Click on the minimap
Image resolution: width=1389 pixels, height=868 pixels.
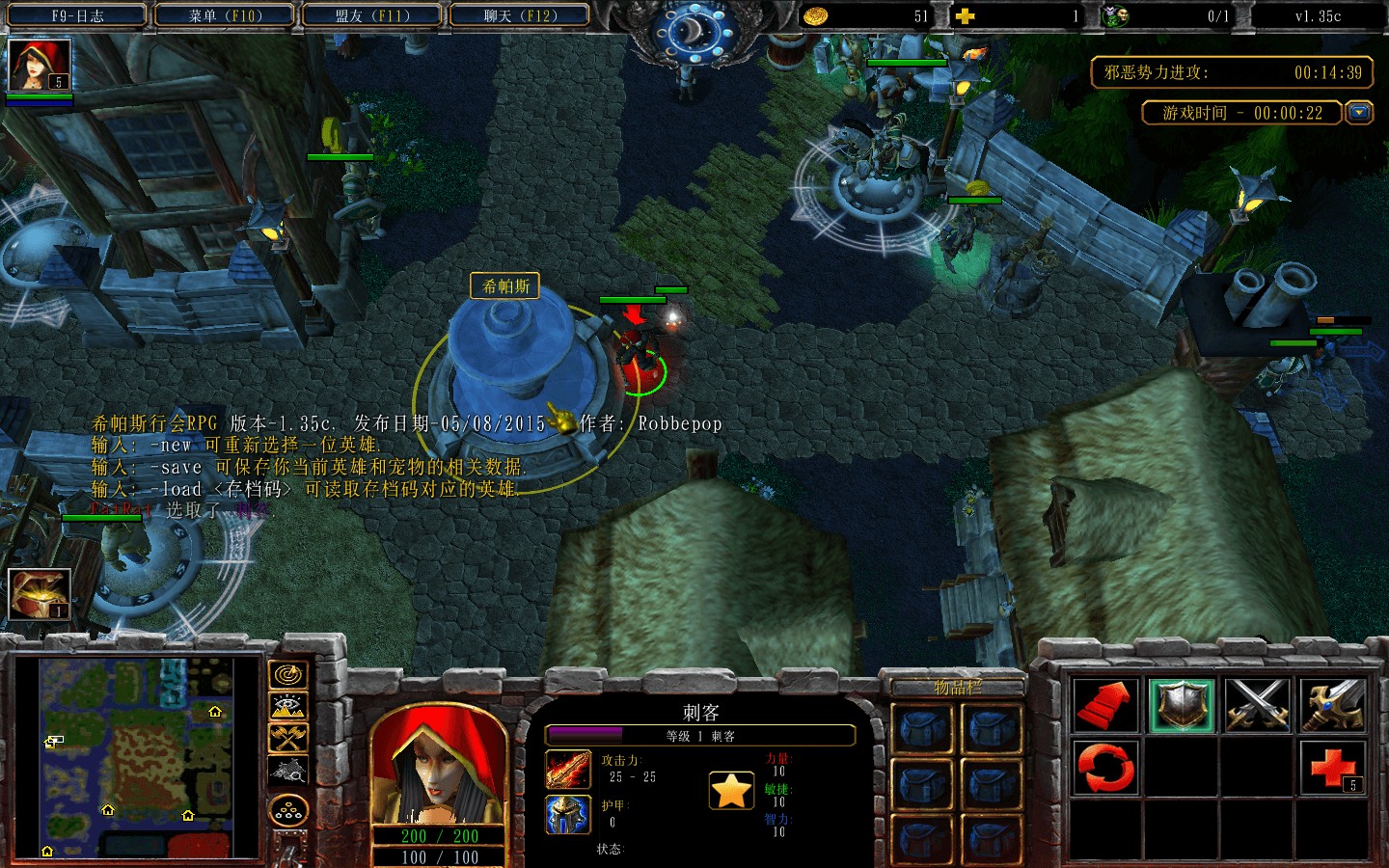click(137, 757)
